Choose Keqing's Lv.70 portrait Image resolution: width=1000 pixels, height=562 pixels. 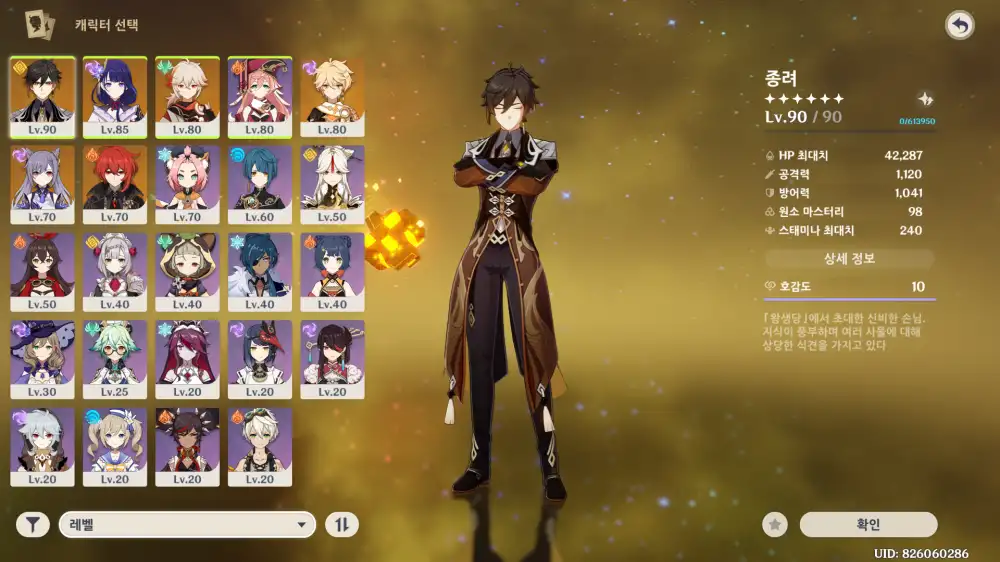coord(42,184)
